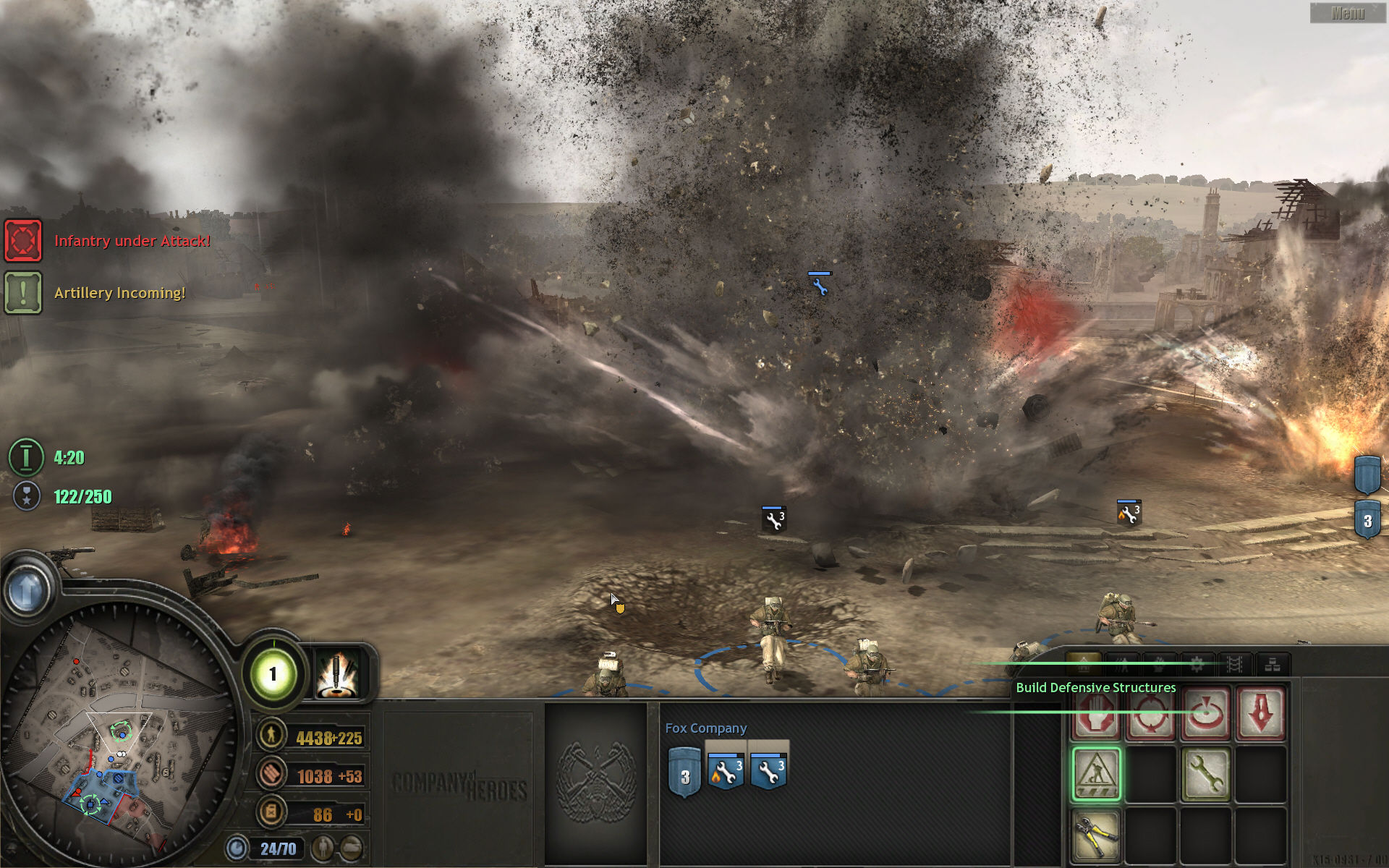1389x868 pixels.
Task: Click the blue up-arrow button above the minimap
Action: click(x=27, y=591)
